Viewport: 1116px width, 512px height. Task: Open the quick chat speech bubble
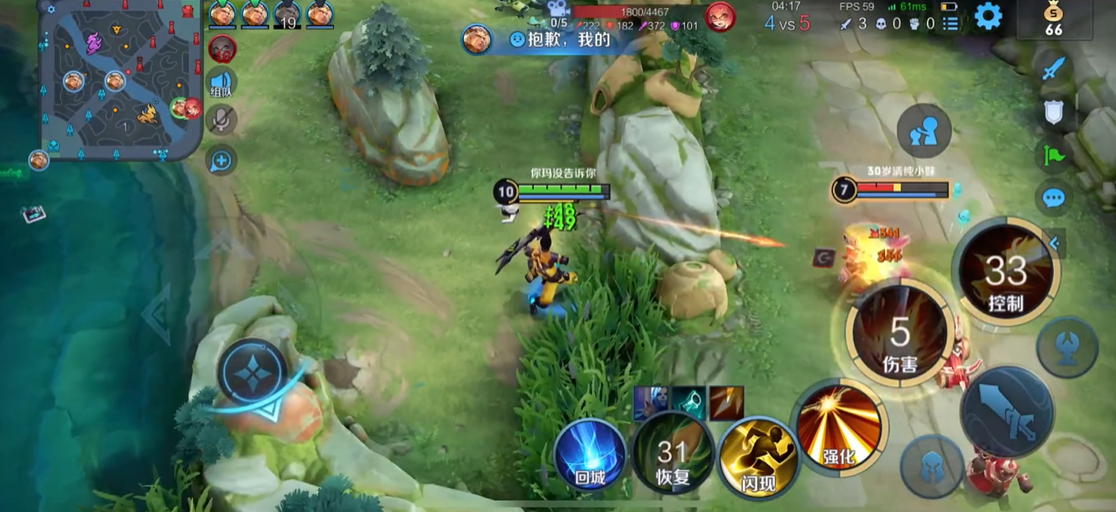click(1053, 197)
